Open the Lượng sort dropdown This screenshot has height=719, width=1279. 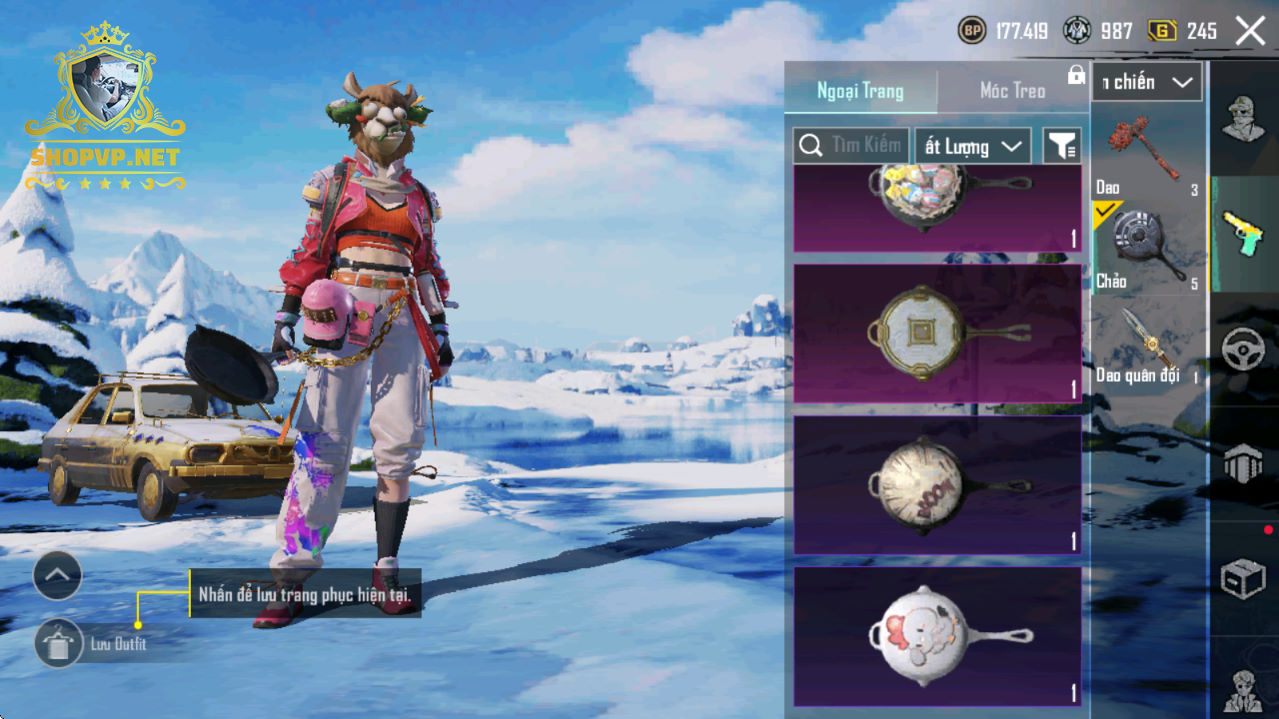pos(973,146)
